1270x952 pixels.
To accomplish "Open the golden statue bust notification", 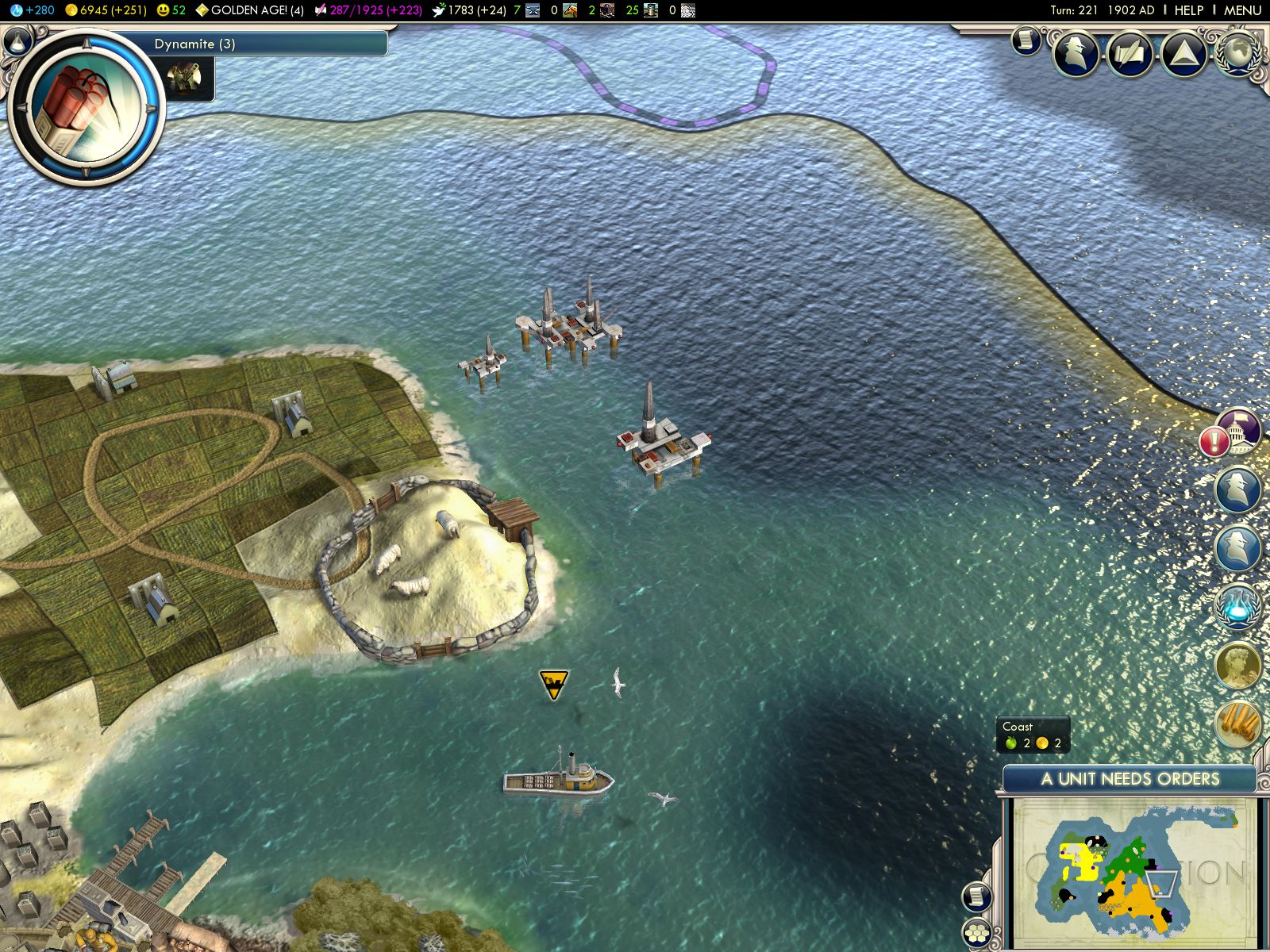I will (x=1237, y=665).
